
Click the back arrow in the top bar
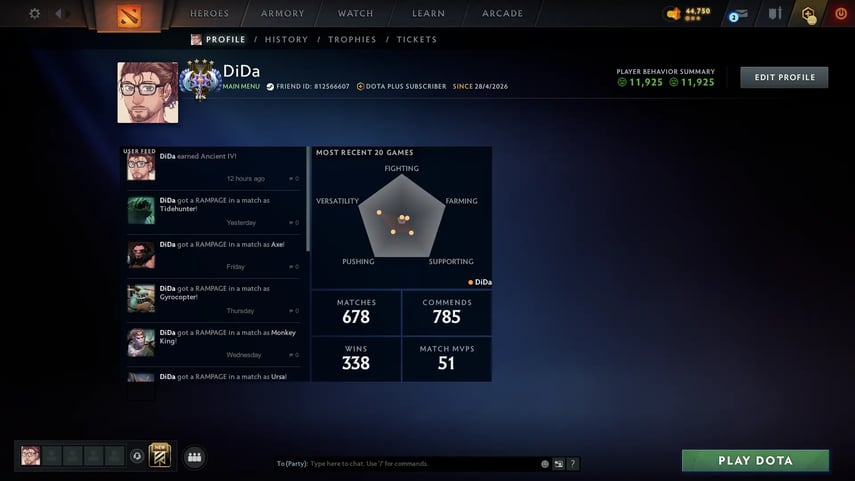(x=60, y=14)
